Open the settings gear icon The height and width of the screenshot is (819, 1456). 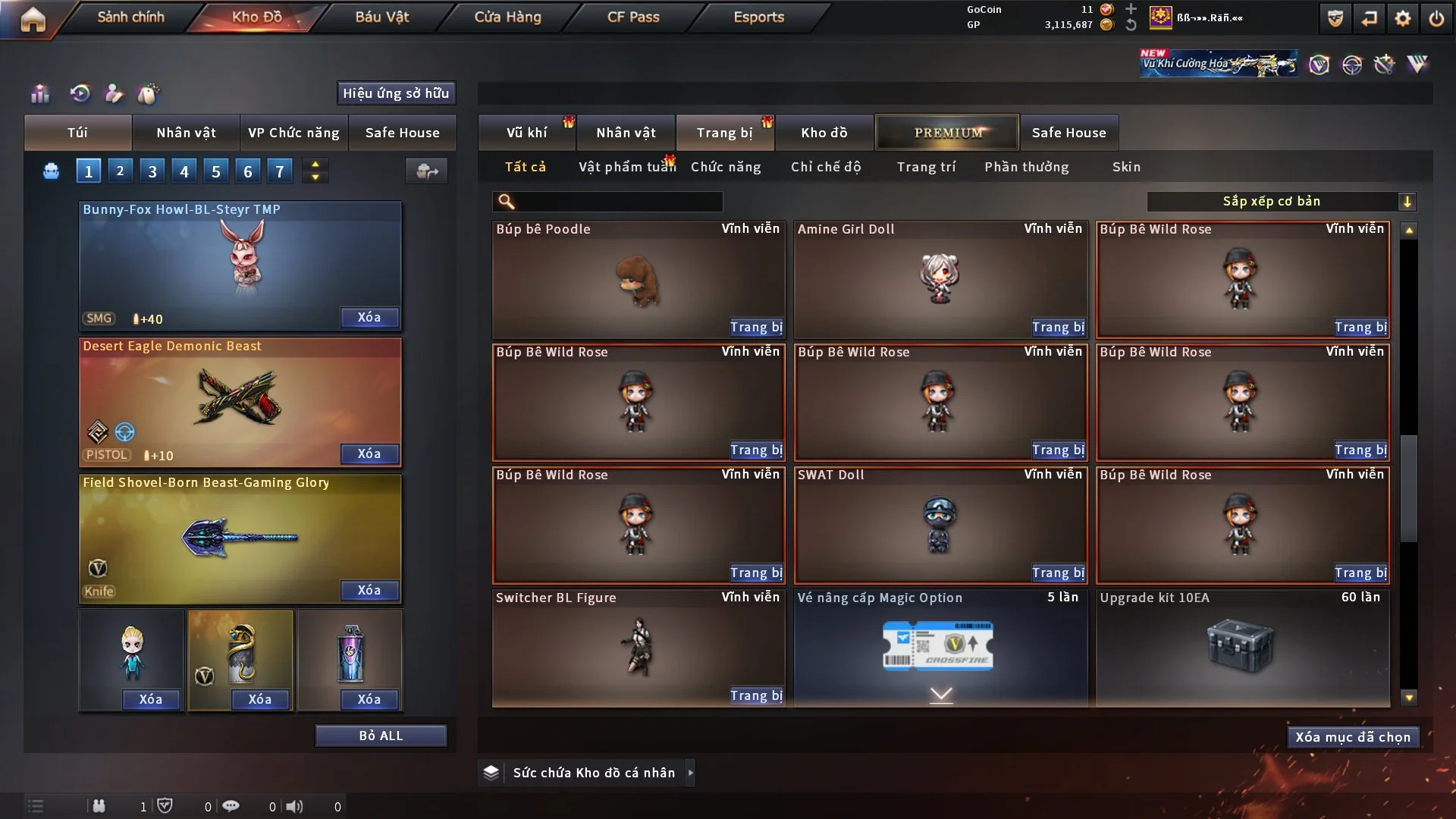[x=1402, y=19]
